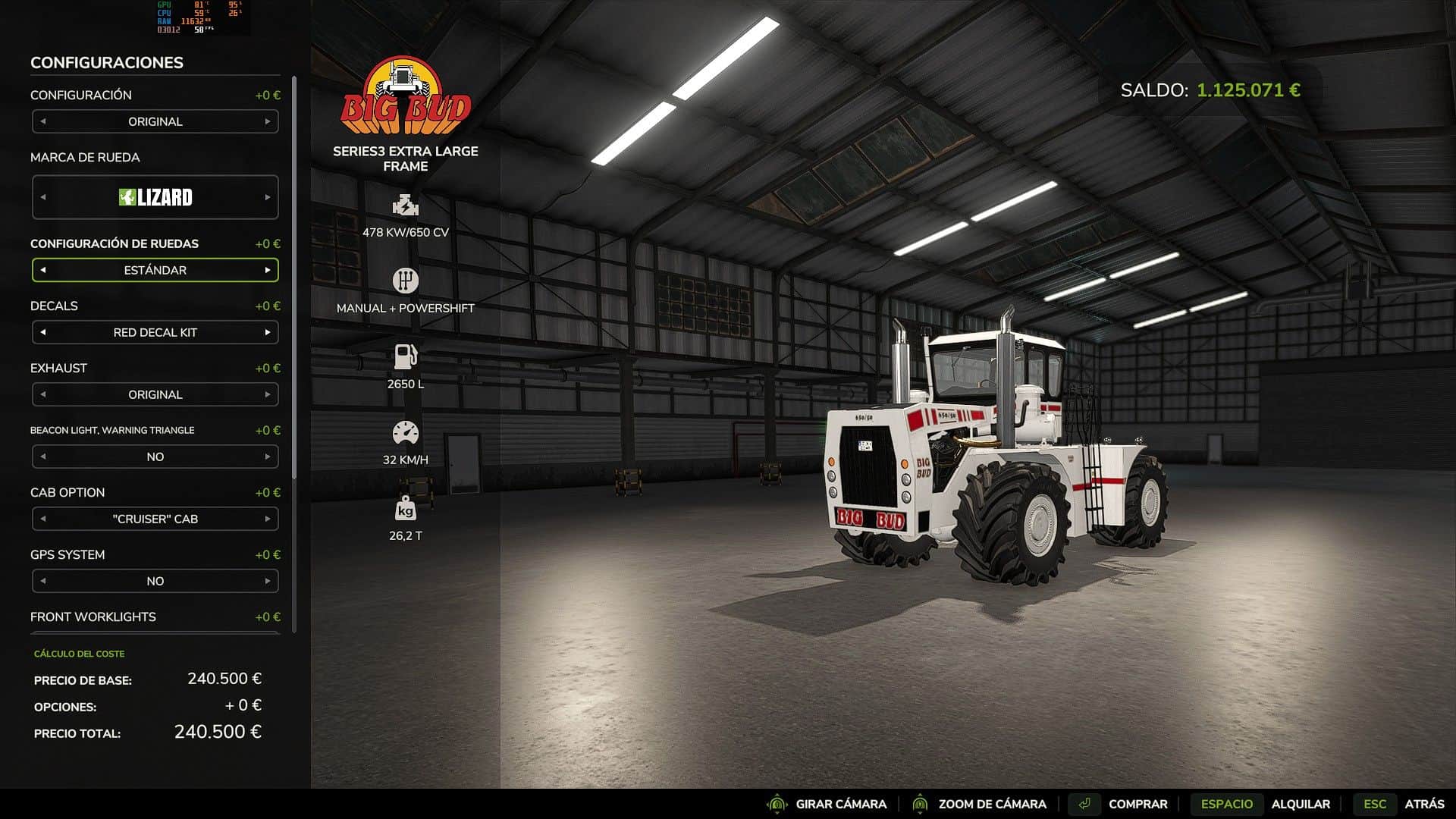1456x819 pixels.
Task: Cycle Exhaust option forward
Action: point(268,394)
